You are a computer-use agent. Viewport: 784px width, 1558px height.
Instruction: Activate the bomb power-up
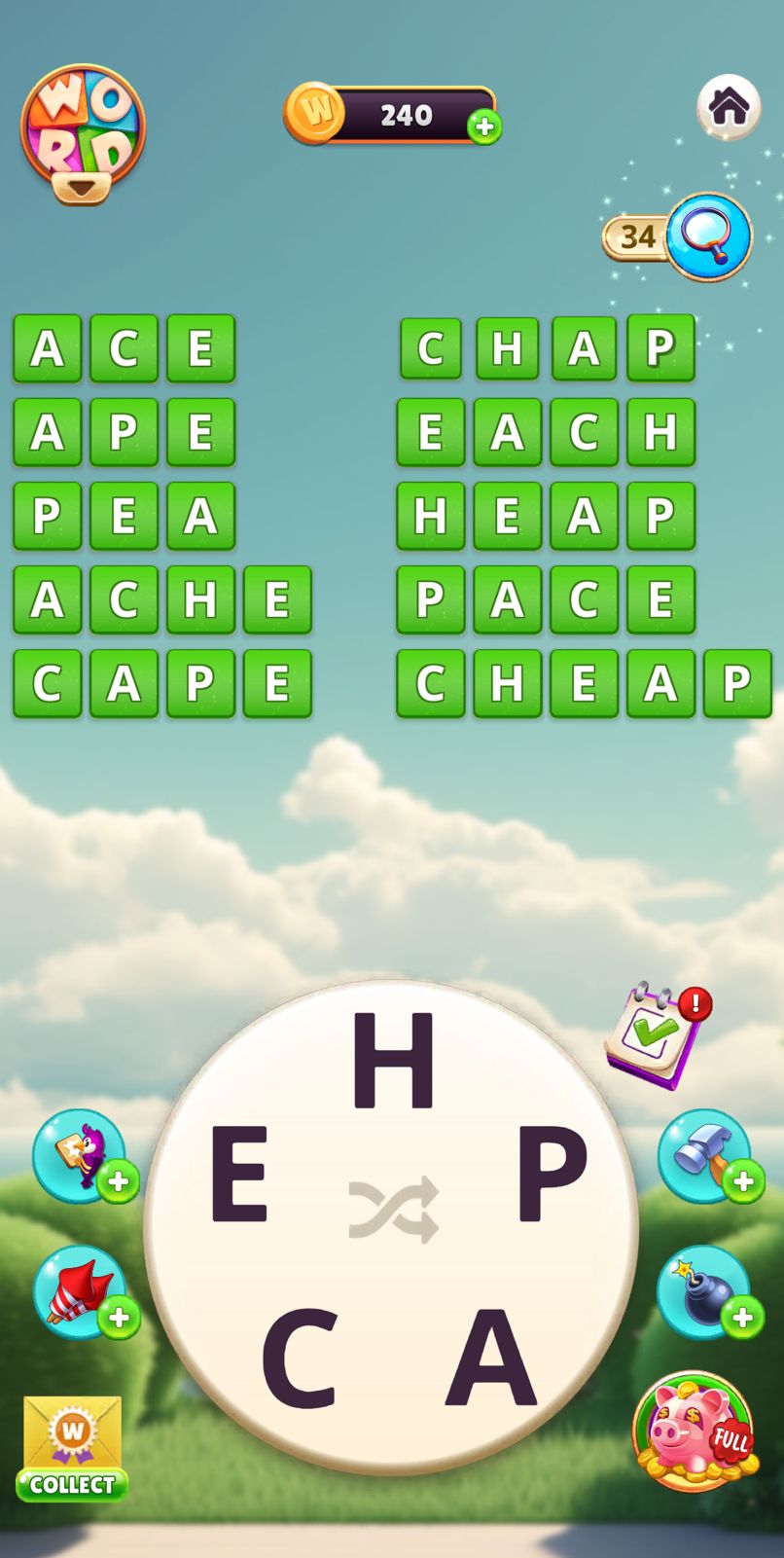[704, 1292]
